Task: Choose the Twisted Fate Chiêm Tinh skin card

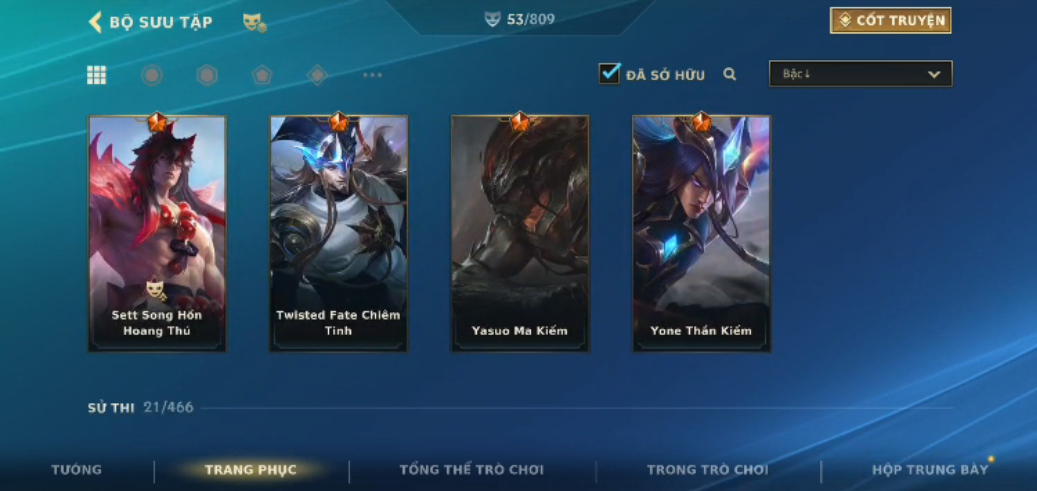Action: click(x=338, y=233)
